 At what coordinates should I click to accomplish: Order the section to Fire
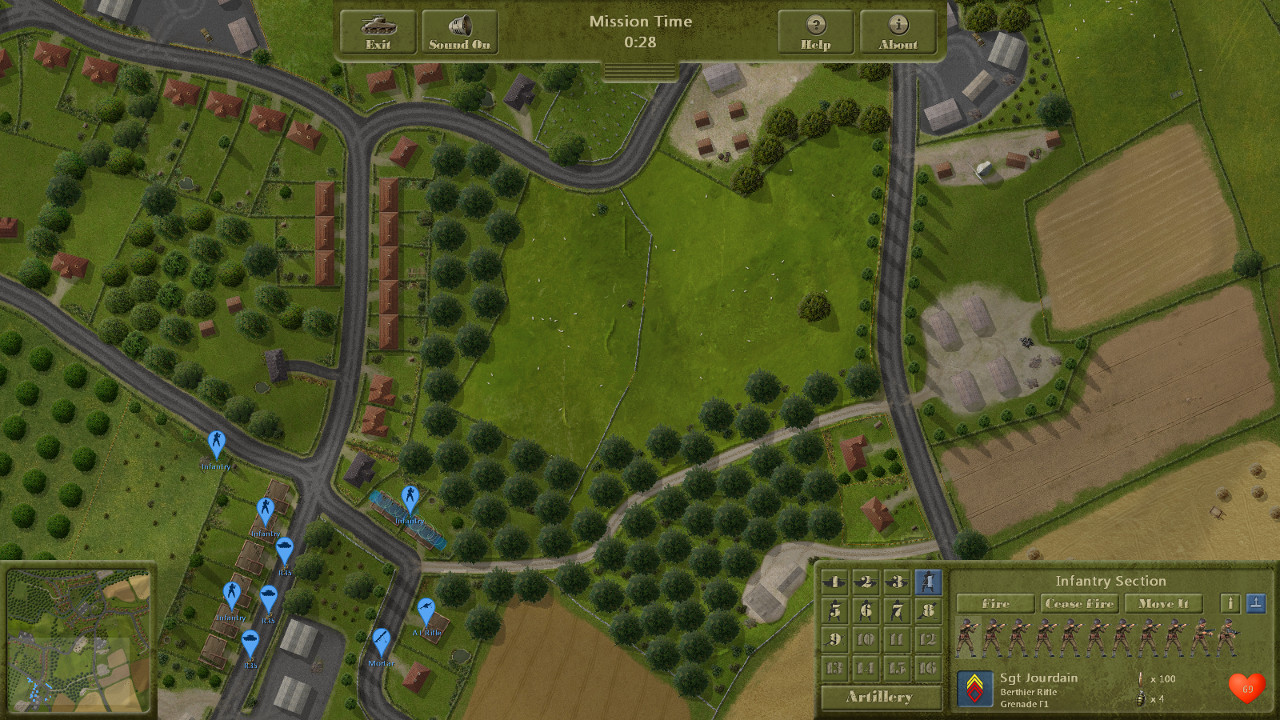pos(995,603)
